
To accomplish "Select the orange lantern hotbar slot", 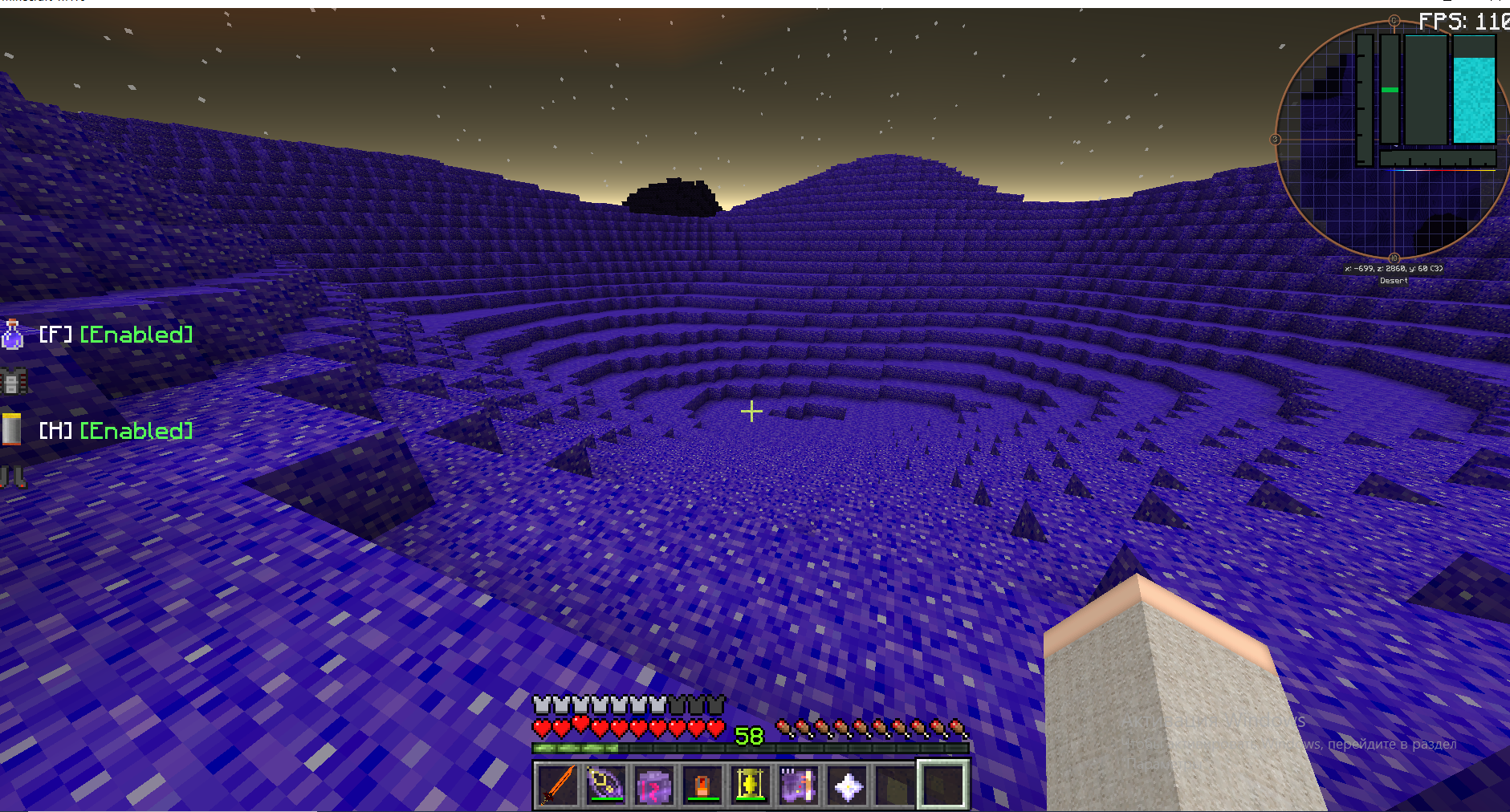I will point(702,784).
